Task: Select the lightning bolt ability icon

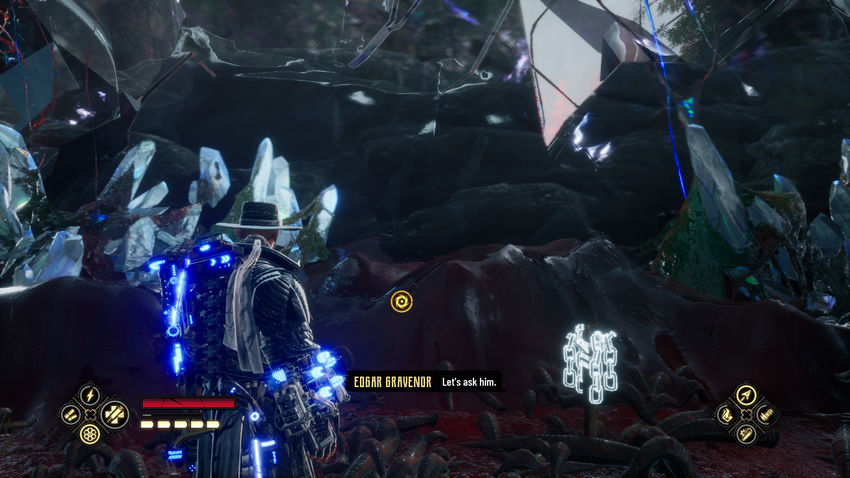Action: (x=89, y=394)
